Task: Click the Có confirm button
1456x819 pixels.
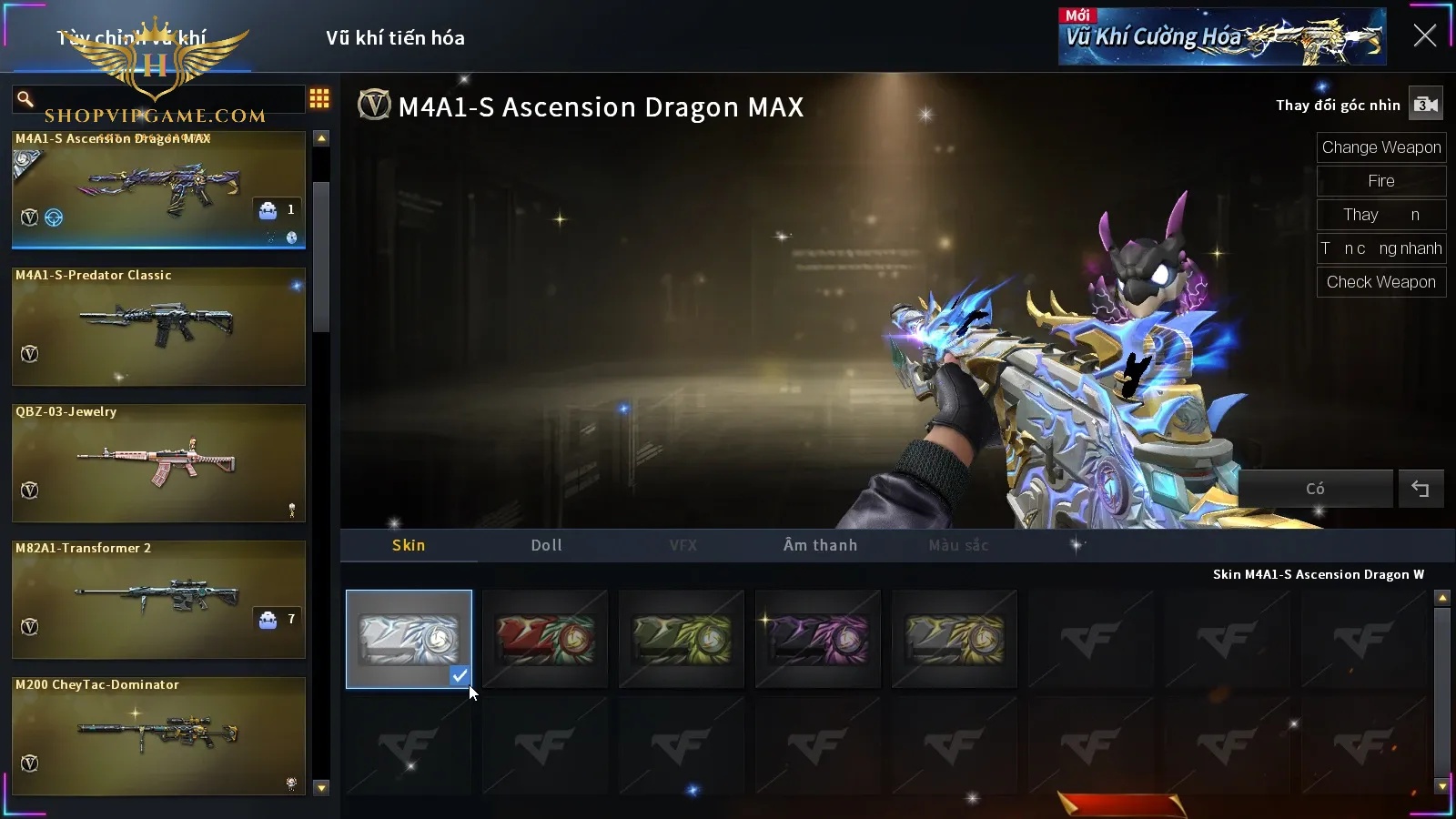Action: (1315, 489)
